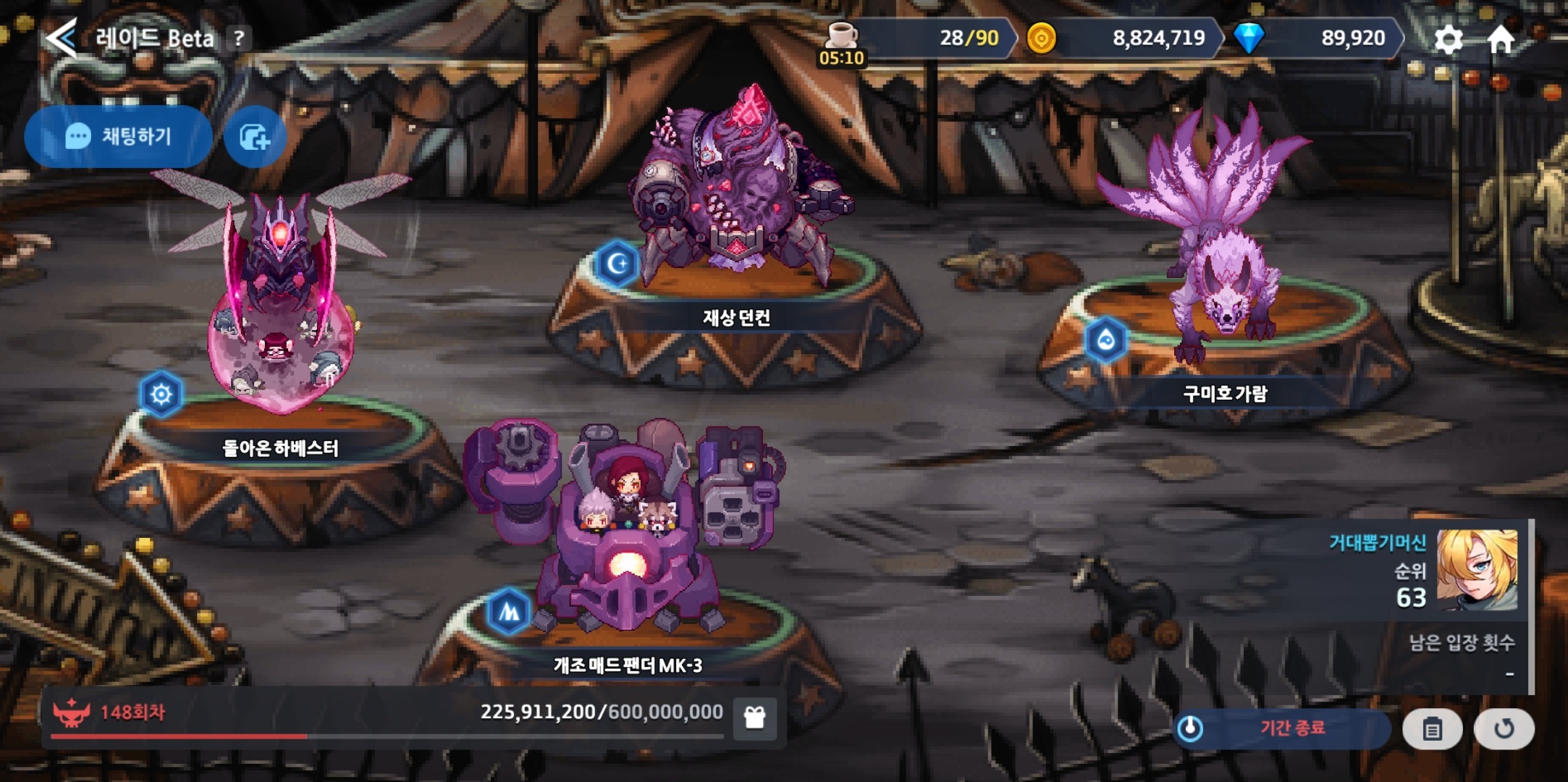Tap the blue diamond gem icon
Screen dimensions: 1568x782
coord(1249,38)
